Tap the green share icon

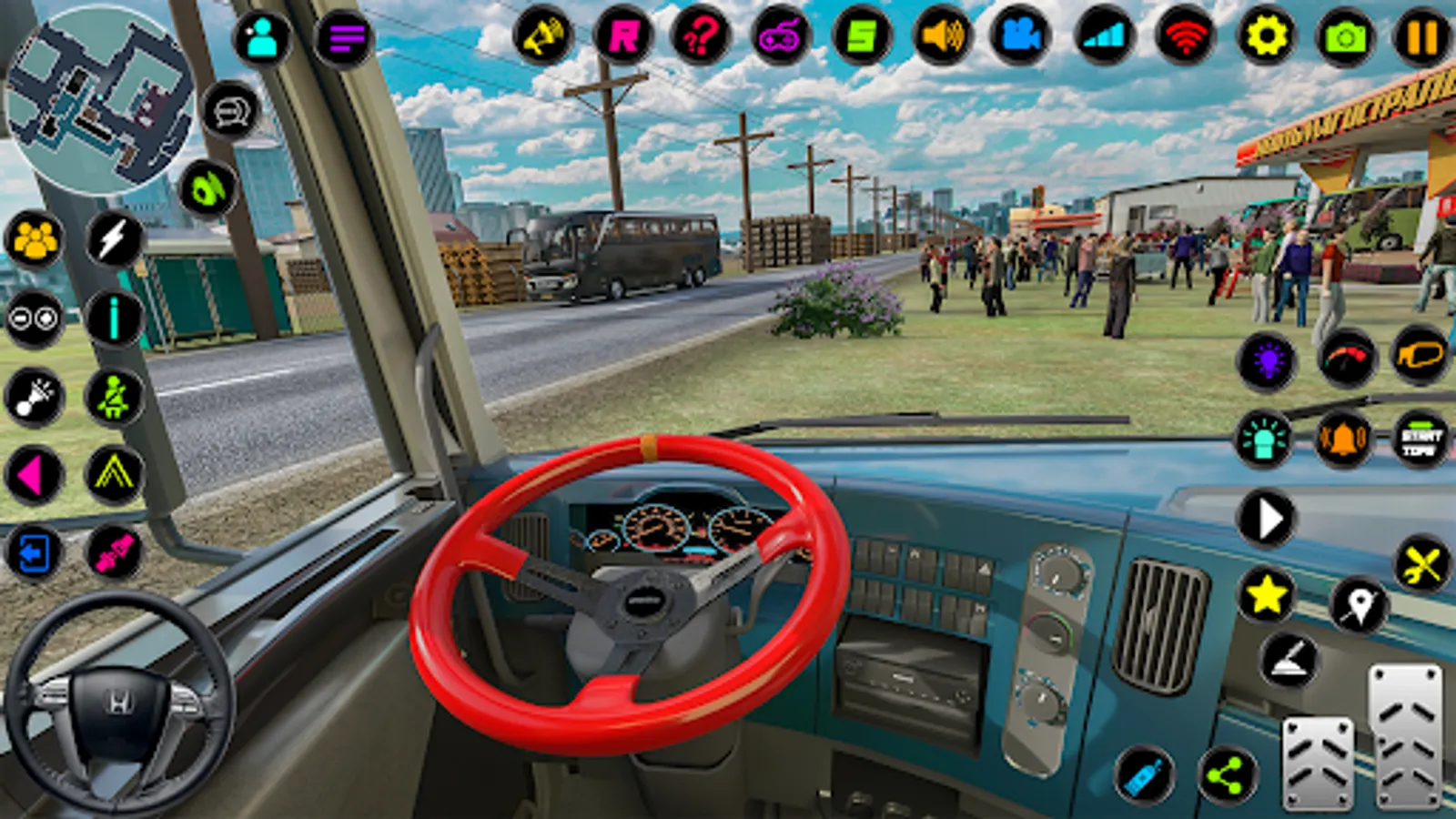coord(1227,775)
